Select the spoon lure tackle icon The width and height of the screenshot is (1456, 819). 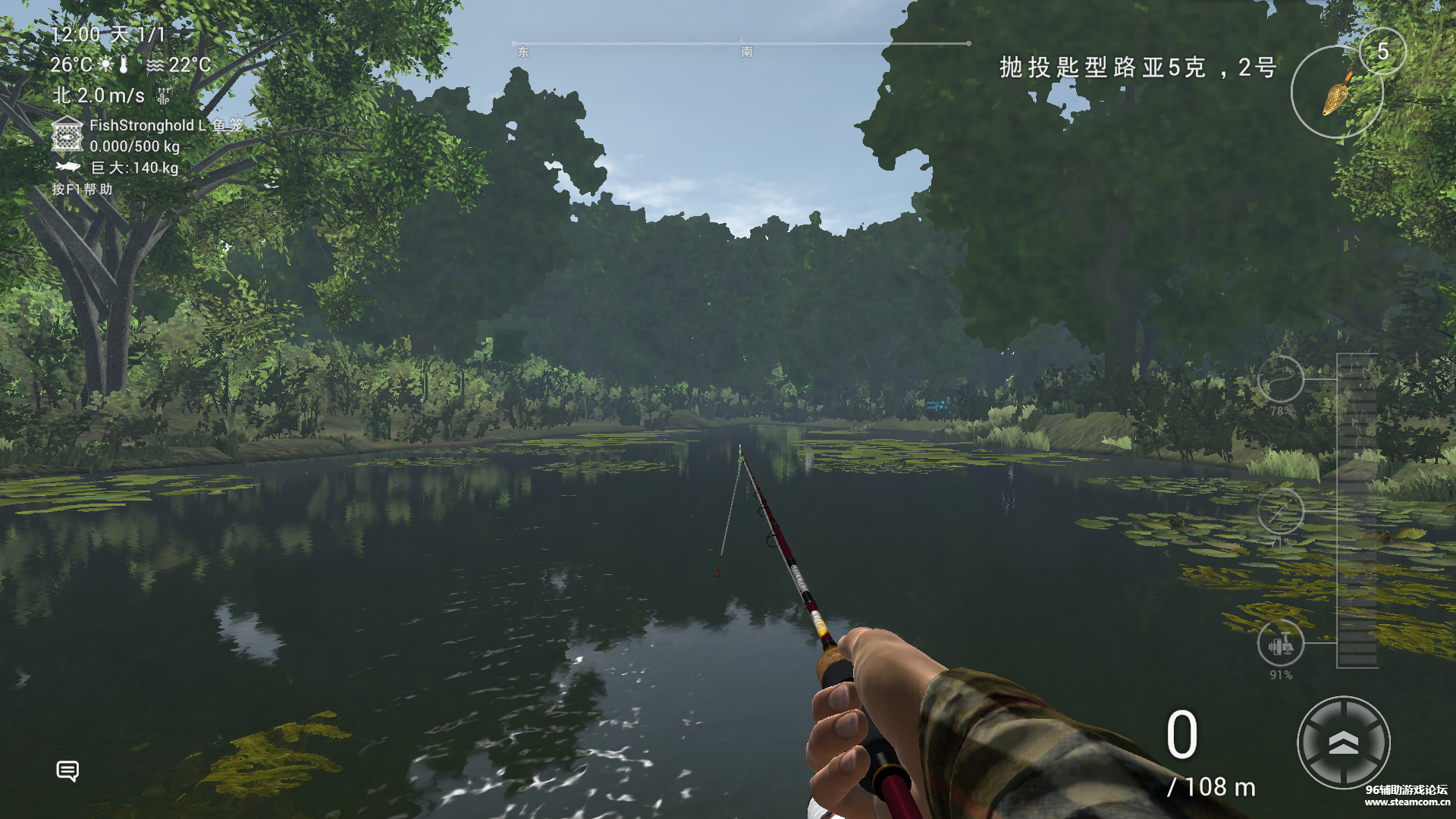click(x=1337, y=93)
